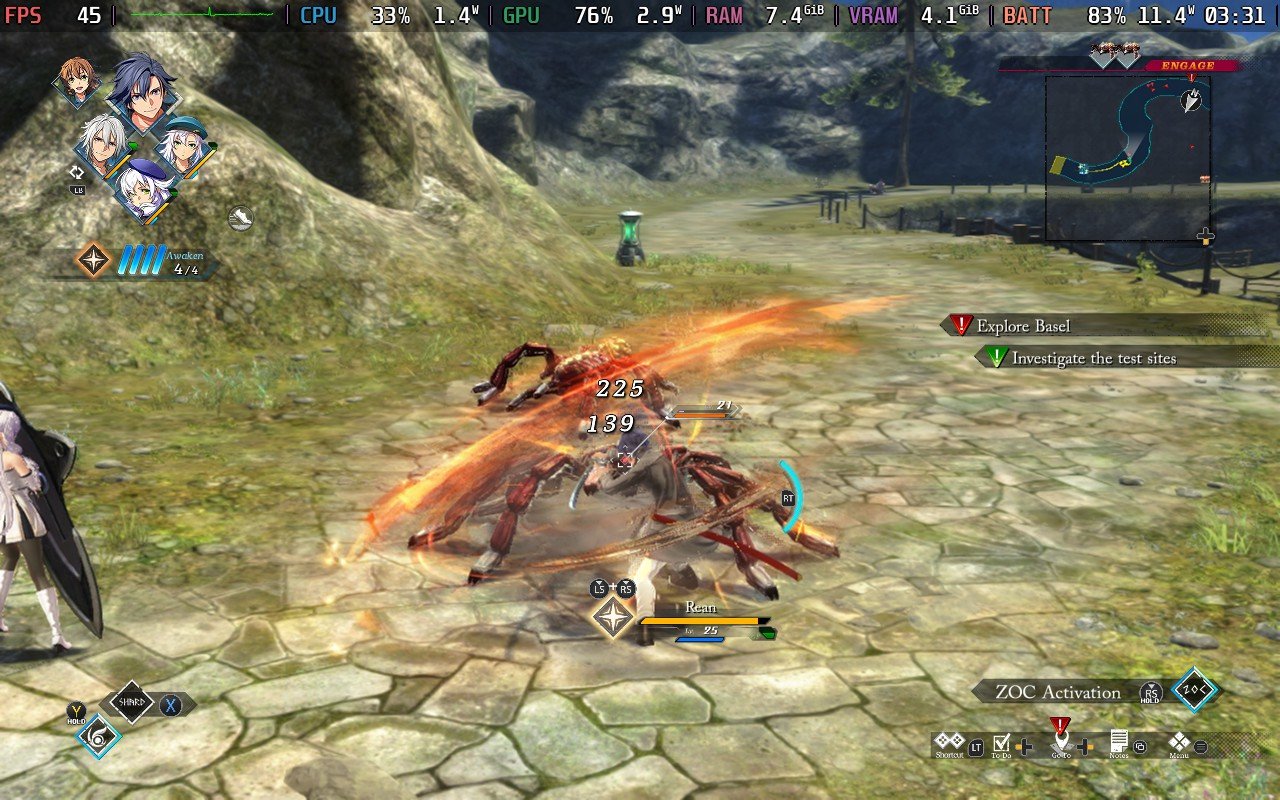This screenshot has width=1280, height=800.
Task: Click the party swap arrows icon
Action: (75, 172)
